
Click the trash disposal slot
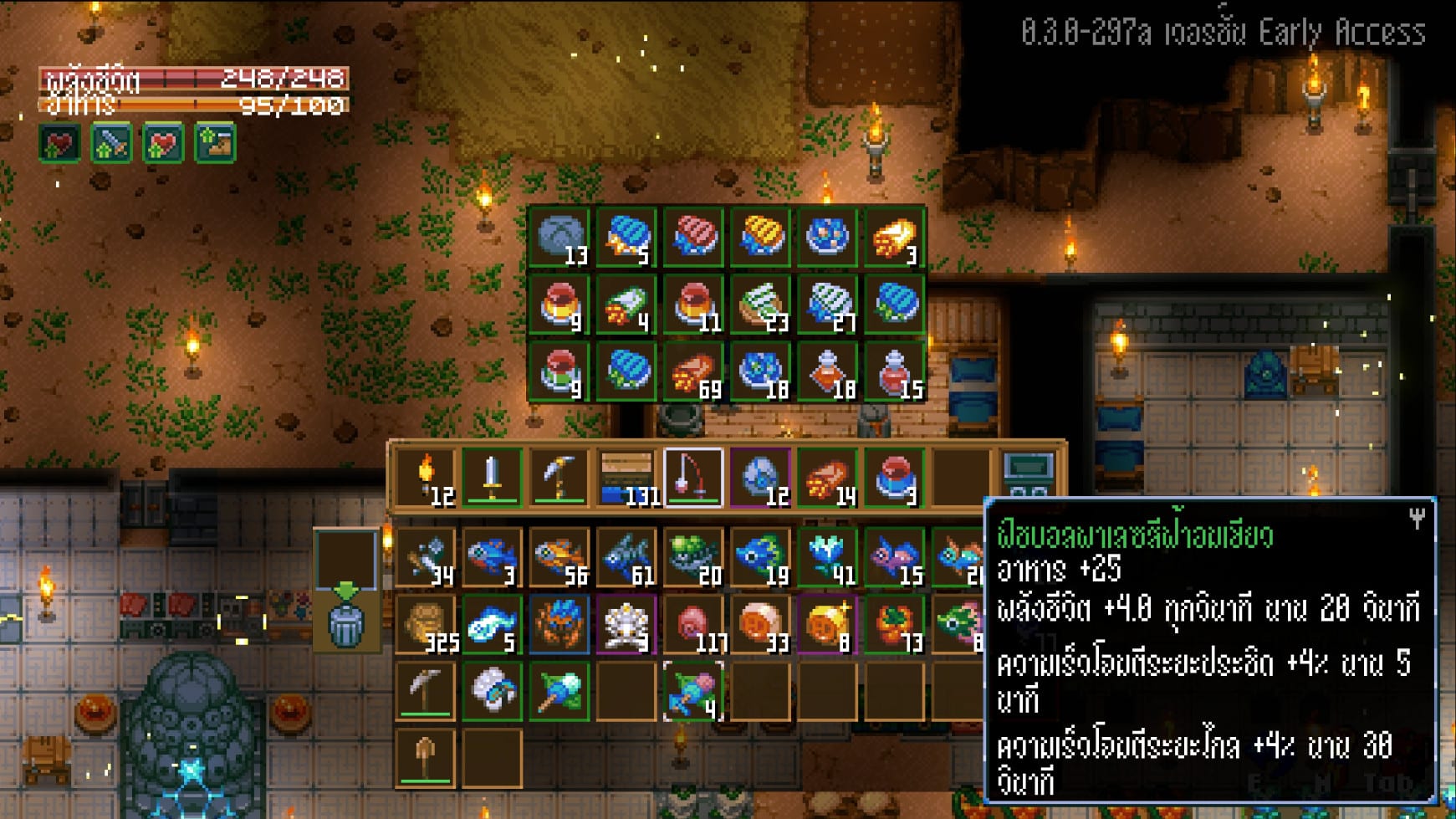pos(347,626)
